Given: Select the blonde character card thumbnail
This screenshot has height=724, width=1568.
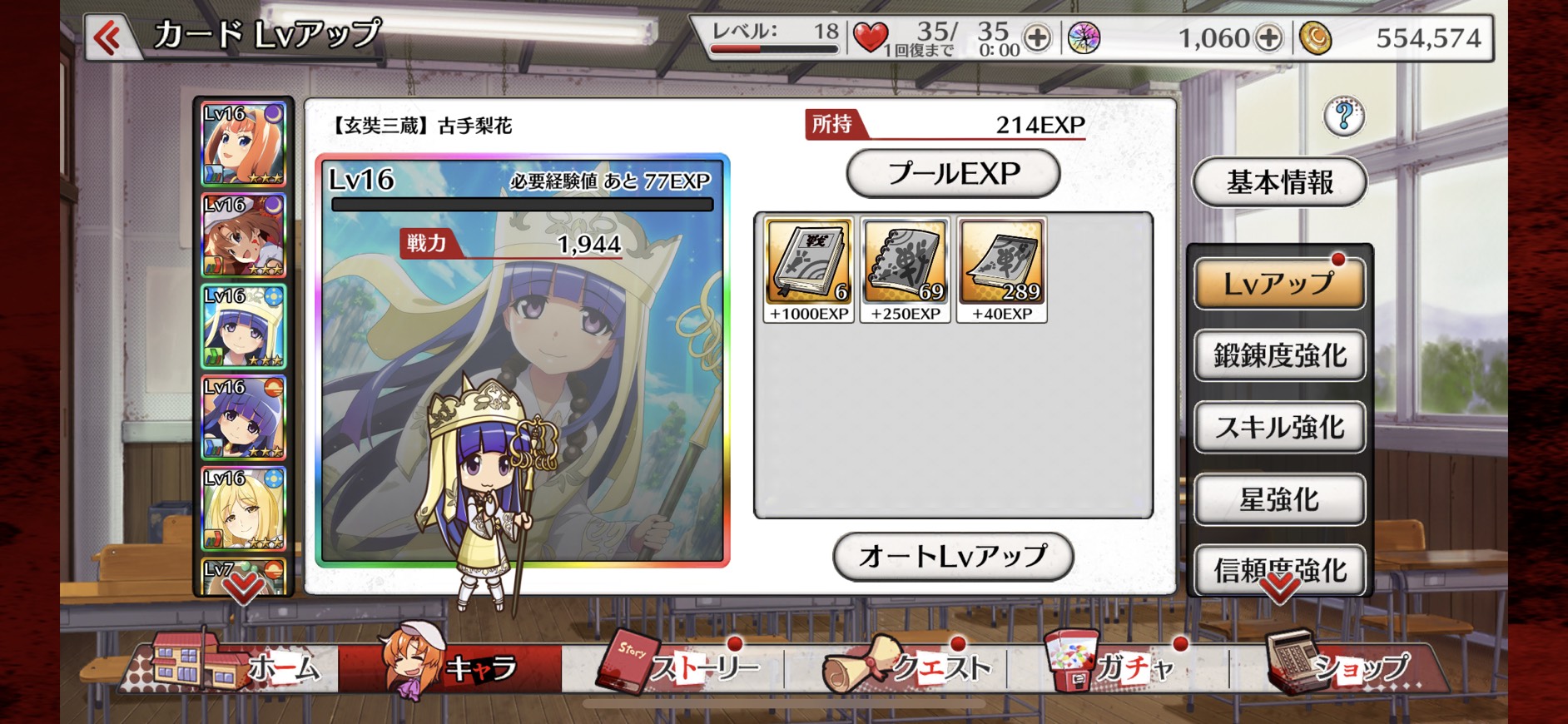Looking at the screenshot, I should click(244, 508).
